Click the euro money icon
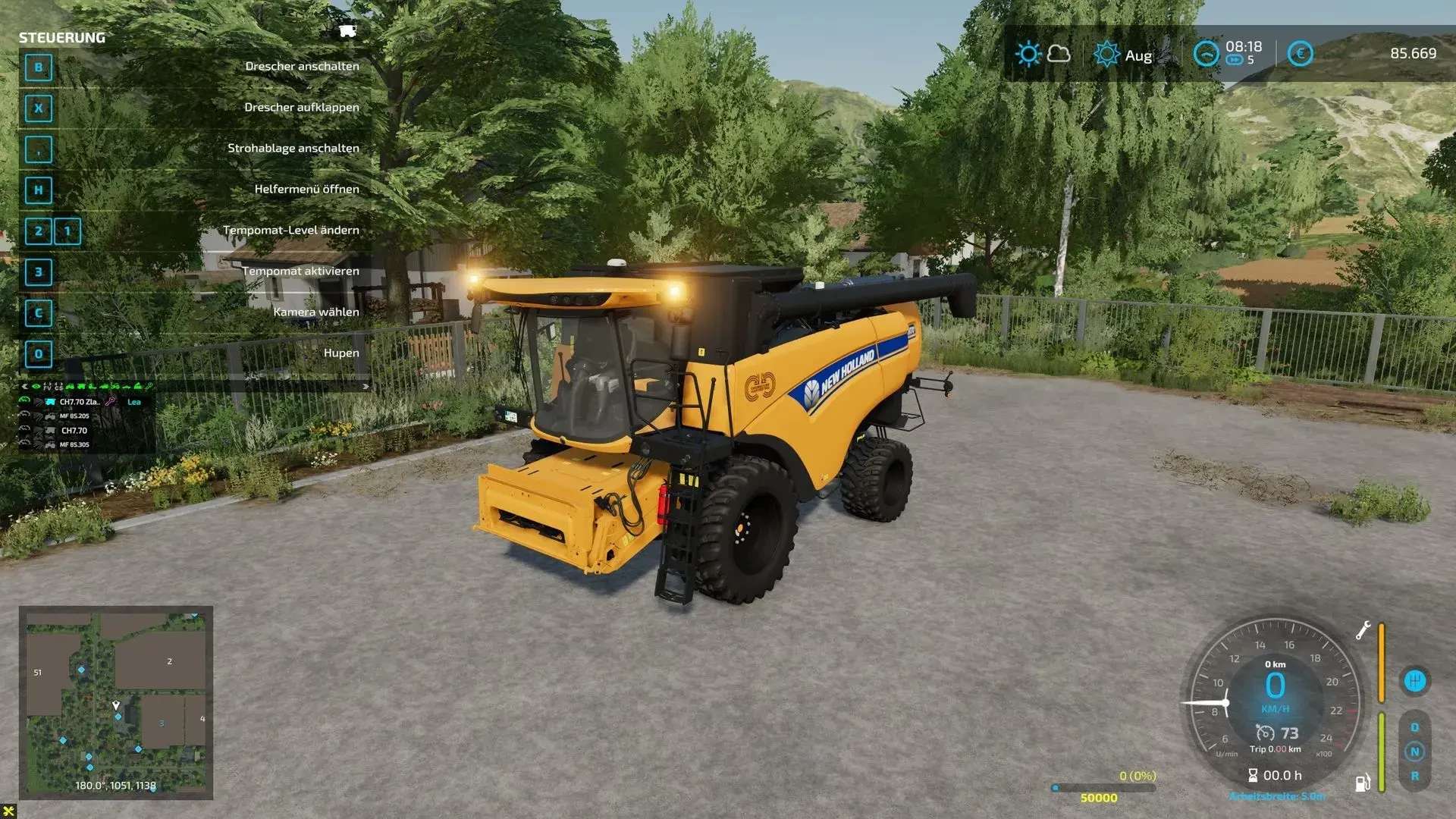1456x819 pixels. (1300, 54)
